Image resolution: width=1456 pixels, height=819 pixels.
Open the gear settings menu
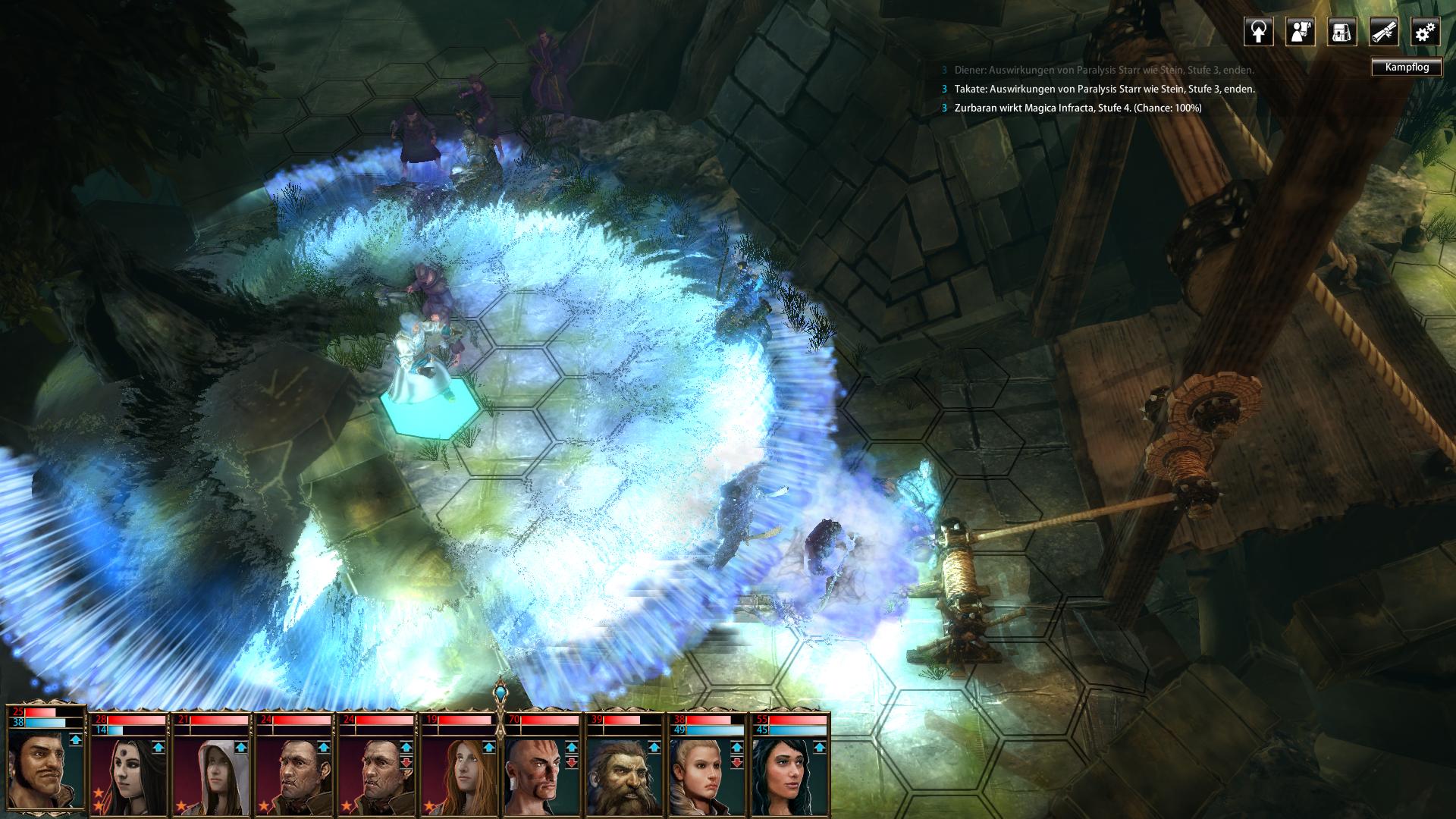(x=1425, y=33)
